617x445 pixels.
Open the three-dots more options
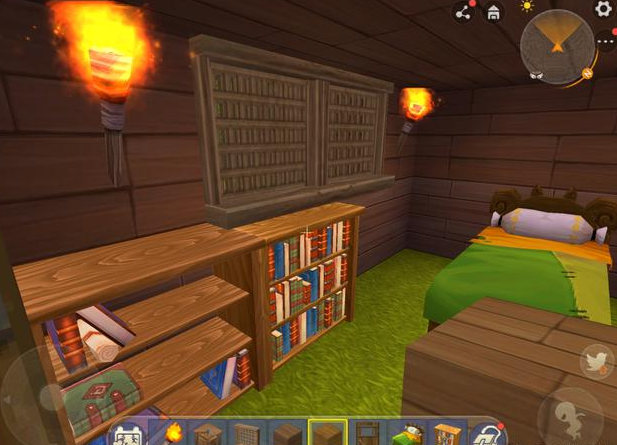[606, 42]
